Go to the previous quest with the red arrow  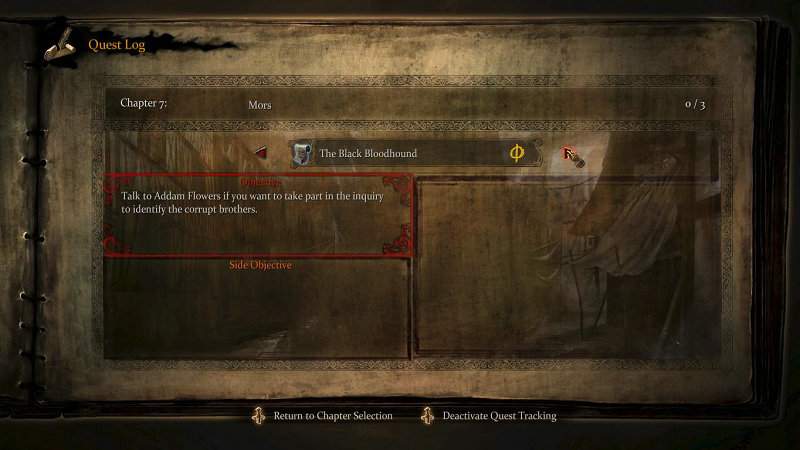tap(260, 154)
